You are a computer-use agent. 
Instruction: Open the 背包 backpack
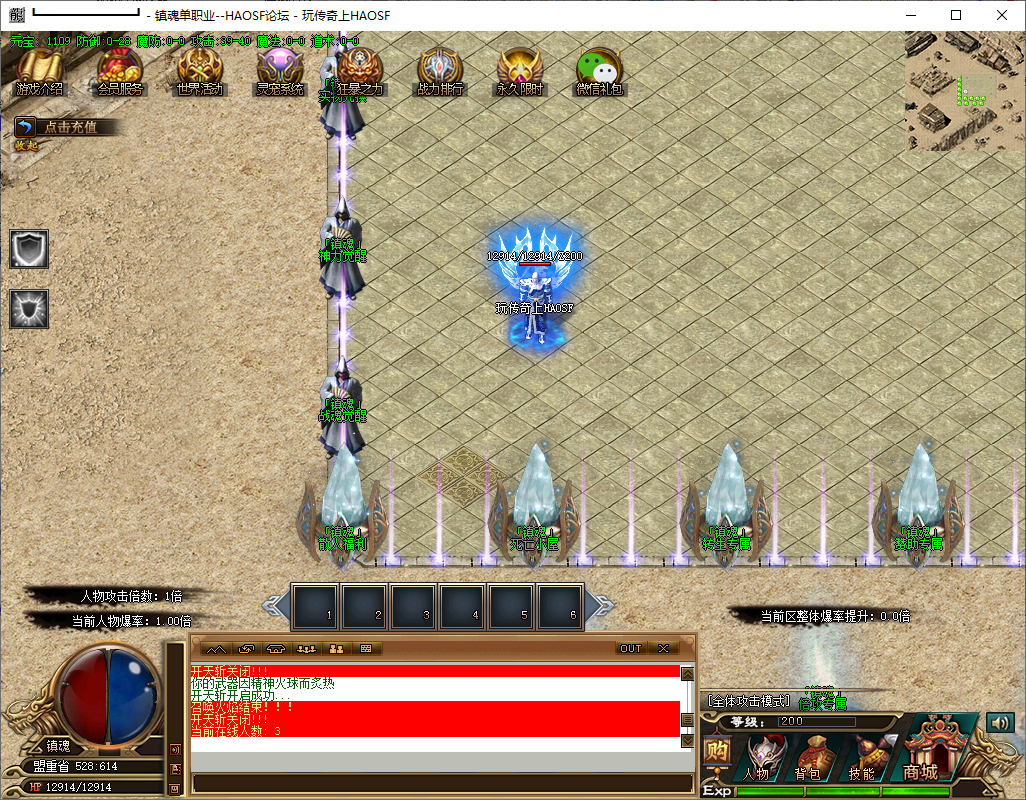point(809,758)
